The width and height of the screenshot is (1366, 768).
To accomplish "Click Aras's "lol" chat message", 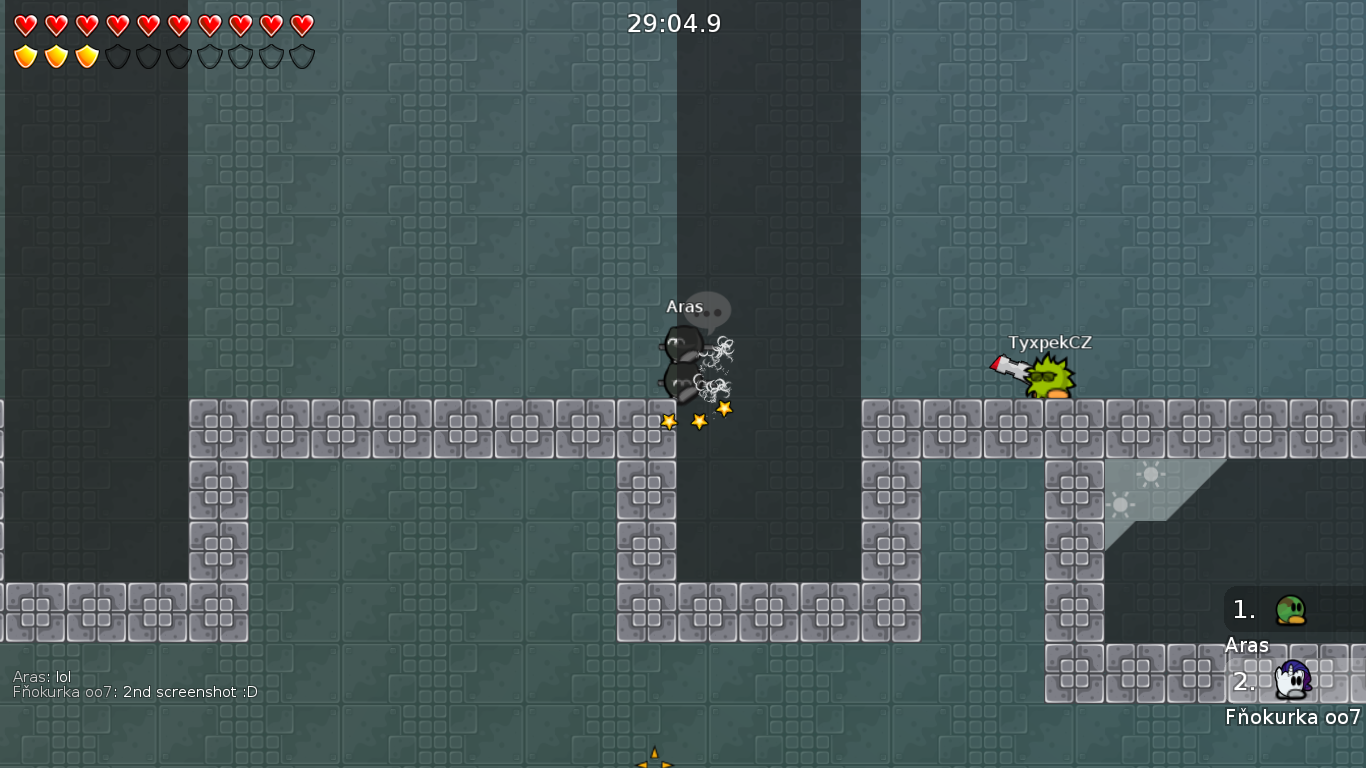I will click(x=42, y=677).
